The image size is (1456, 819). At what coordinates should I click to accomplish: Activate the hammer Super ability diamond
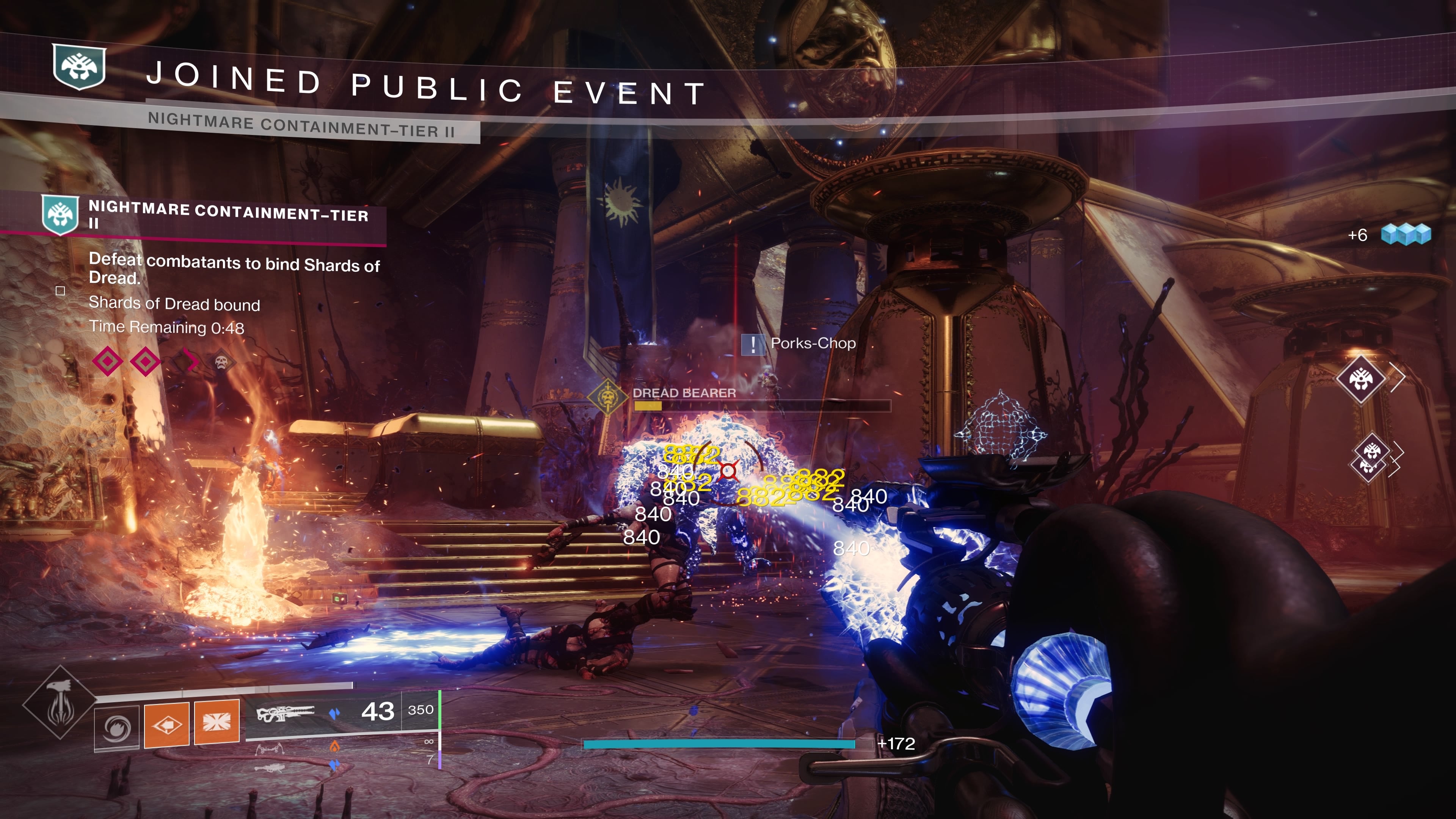click(x=60, y=703)
